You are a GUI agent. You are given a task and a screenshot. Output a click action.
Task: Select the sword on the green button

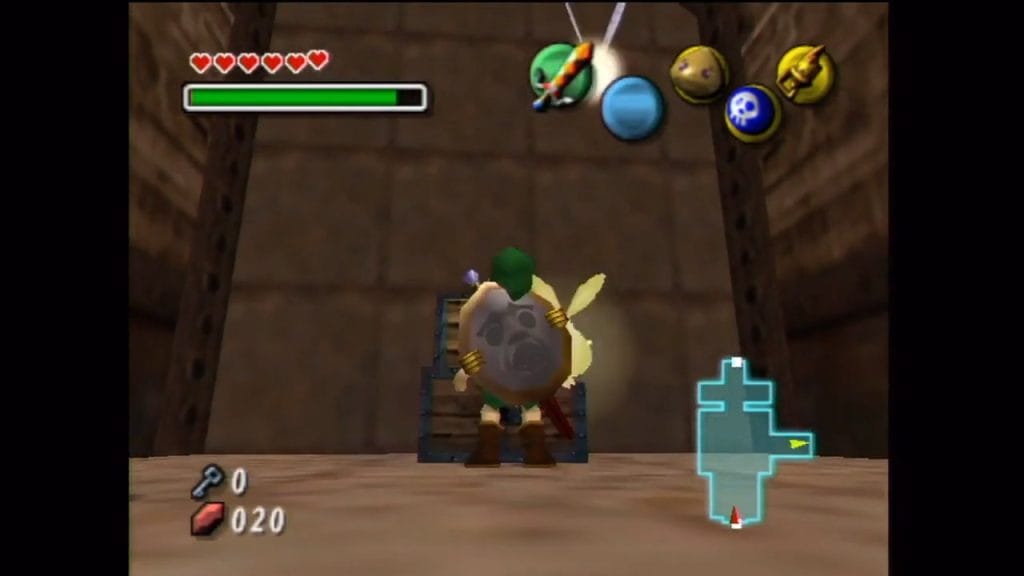560,74
